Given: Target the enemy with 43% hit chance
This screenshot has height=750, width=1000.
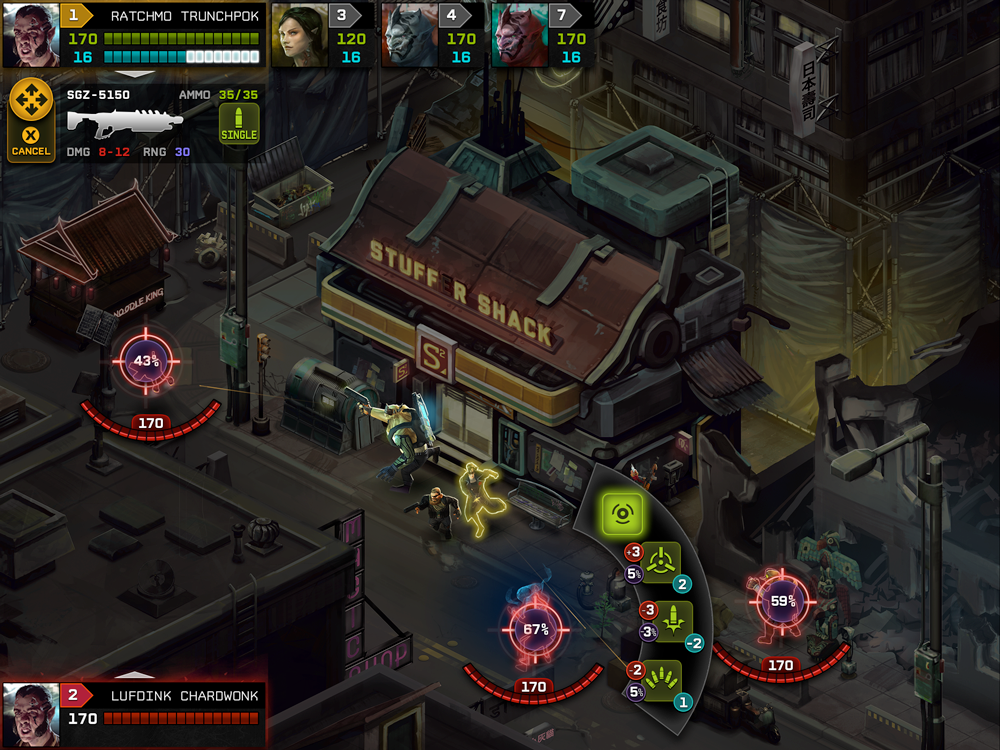Looking at the screenshot, I should [148, 361].
